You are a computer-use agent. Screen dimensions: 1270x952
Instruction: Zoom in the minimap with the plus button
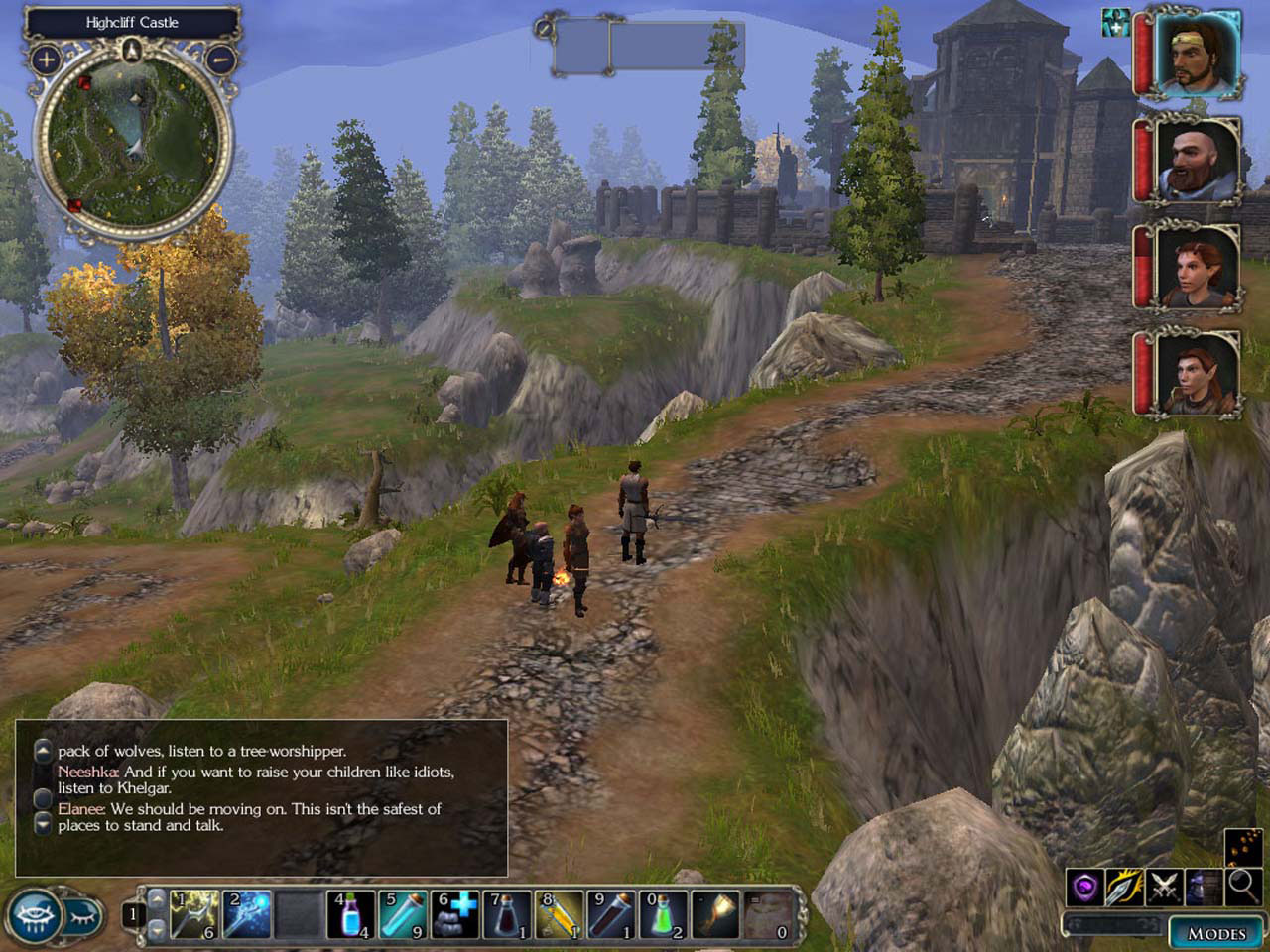click(46, 59)
